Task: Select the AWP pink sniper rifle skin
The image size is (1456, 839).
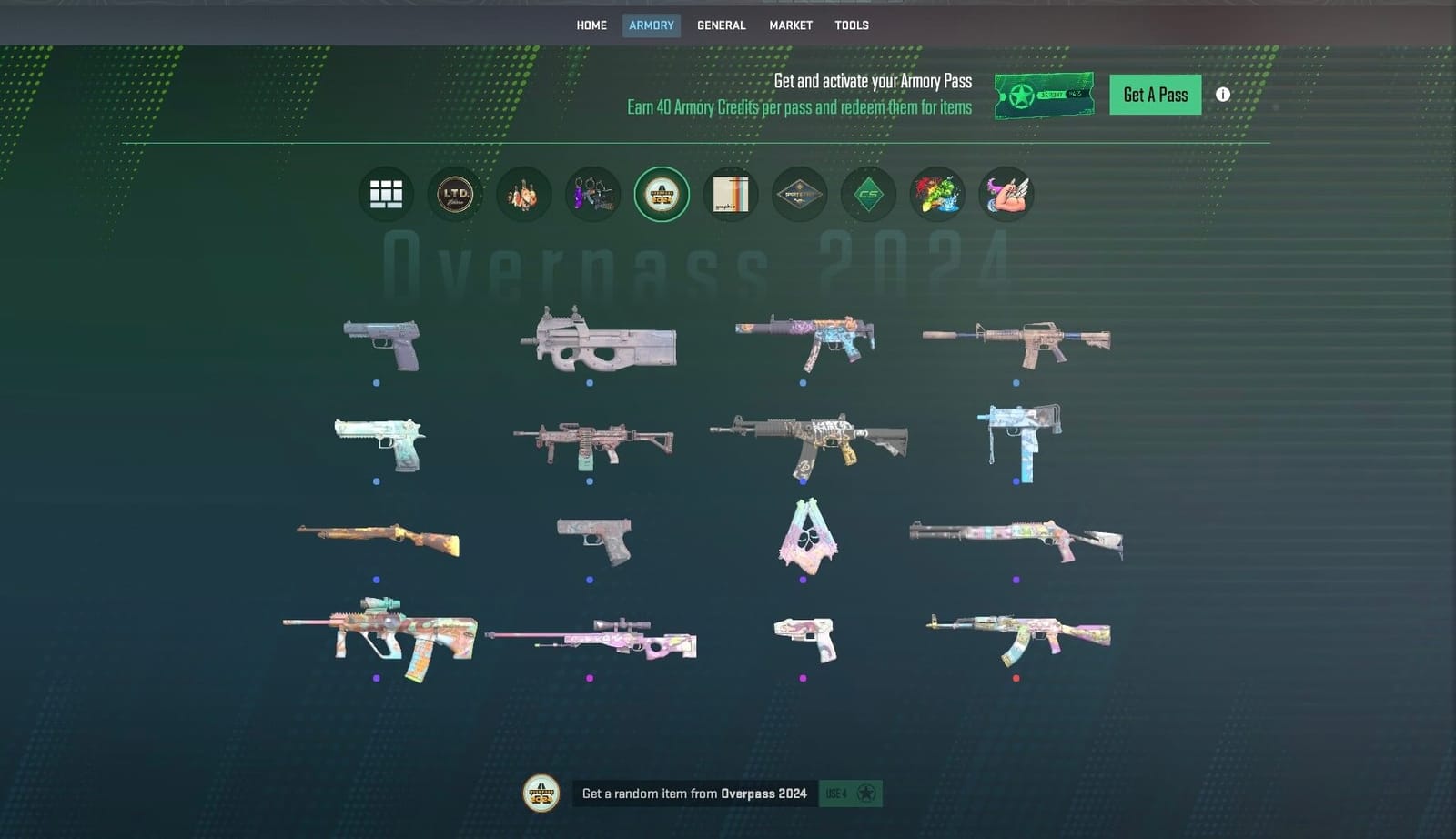Action: click(591, 637)
